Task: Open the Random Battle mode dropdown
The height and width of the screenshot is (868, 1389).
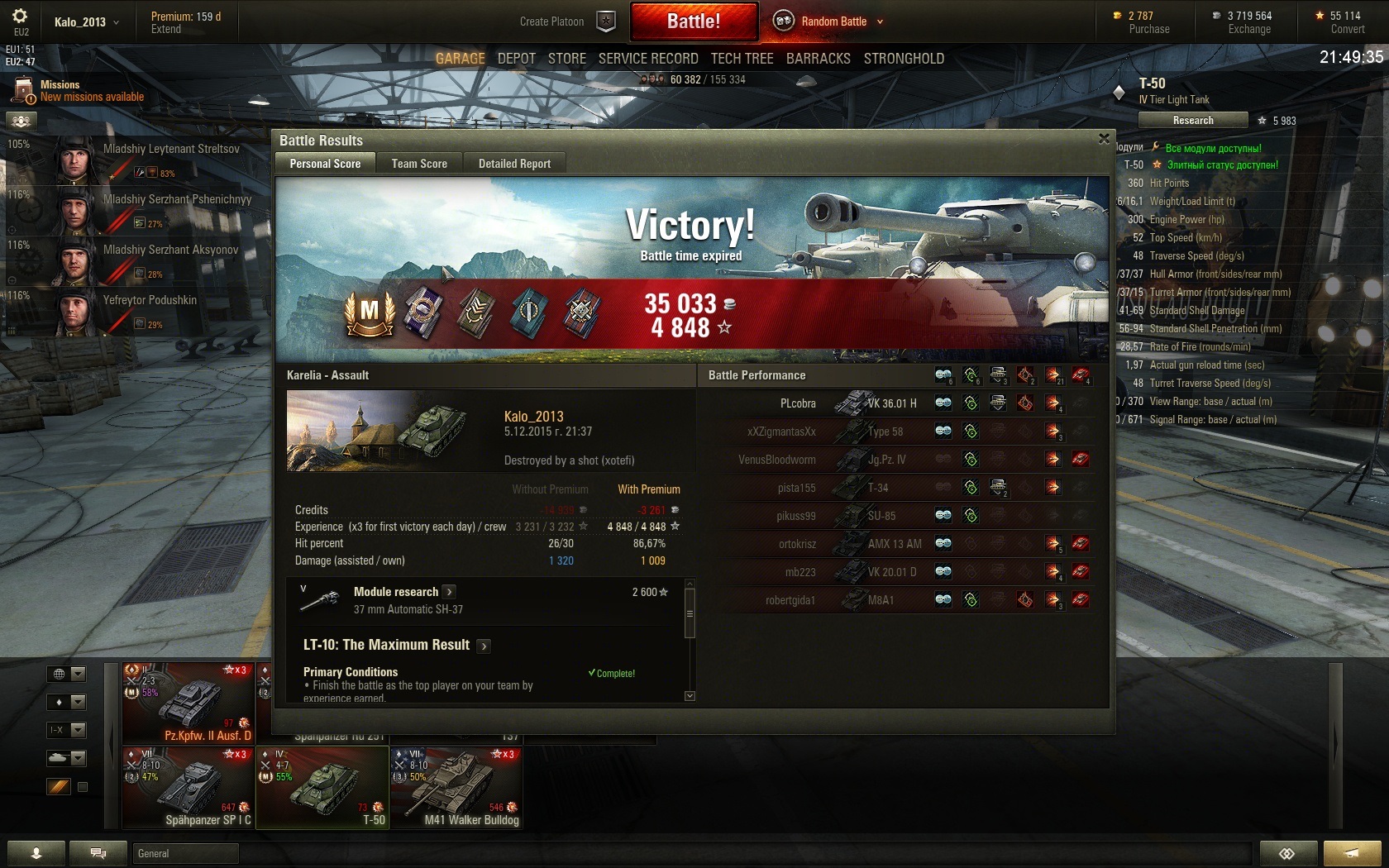Action: coord(880,21)
